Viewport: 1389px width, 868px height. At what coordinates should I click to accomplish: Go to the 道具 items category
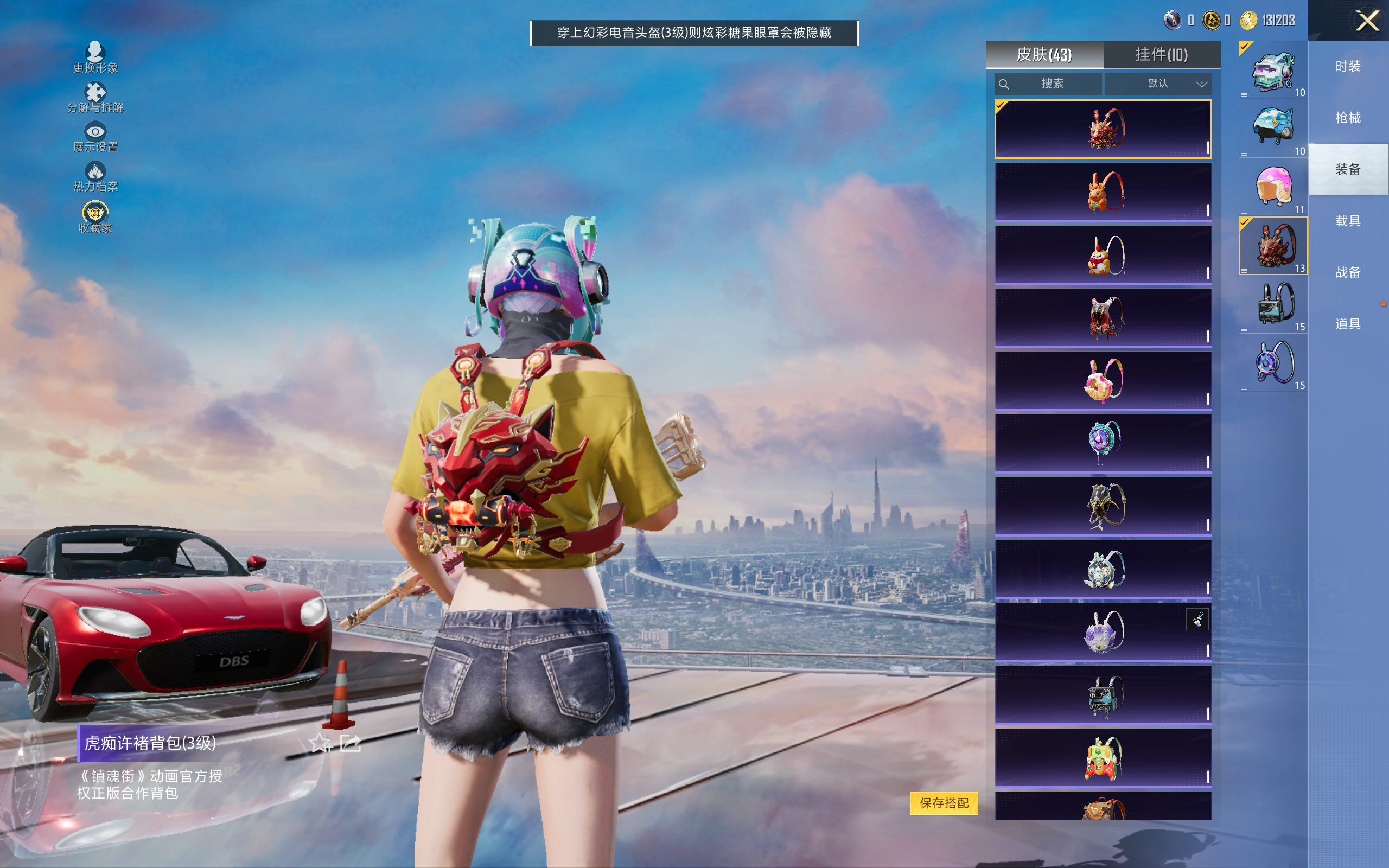[x=1348, y=324]
